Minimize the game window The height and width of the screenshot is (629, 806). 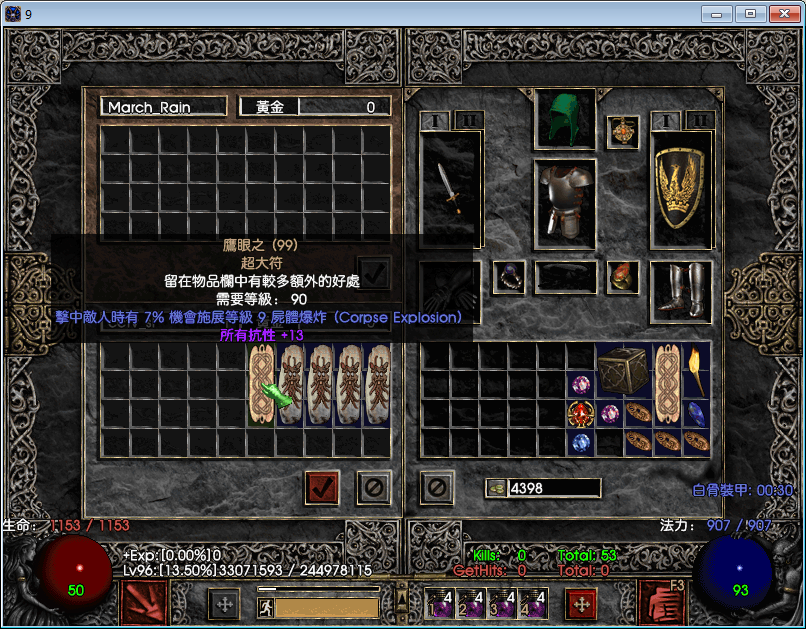(716, 14)
